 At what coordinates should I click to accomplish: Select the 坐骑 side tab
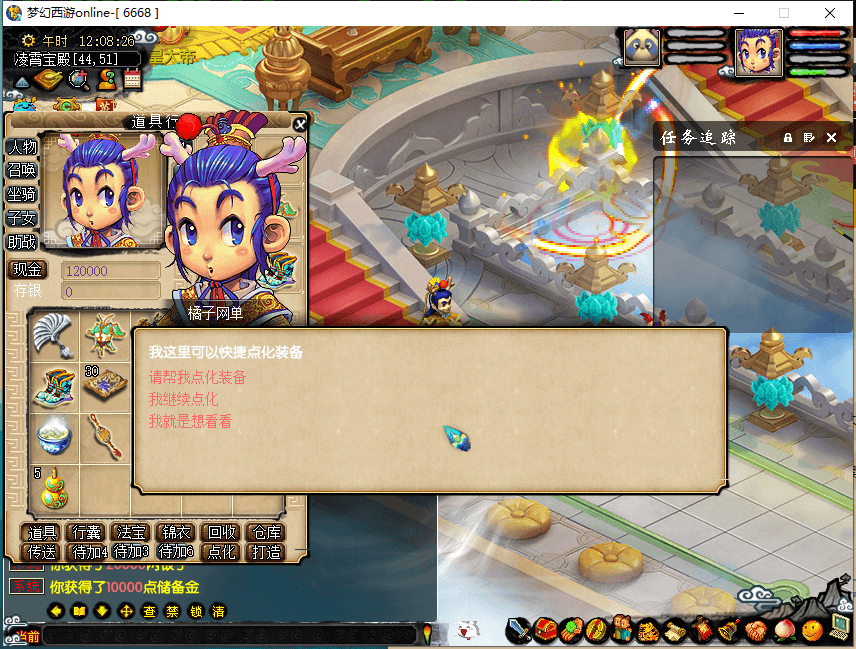22,194
